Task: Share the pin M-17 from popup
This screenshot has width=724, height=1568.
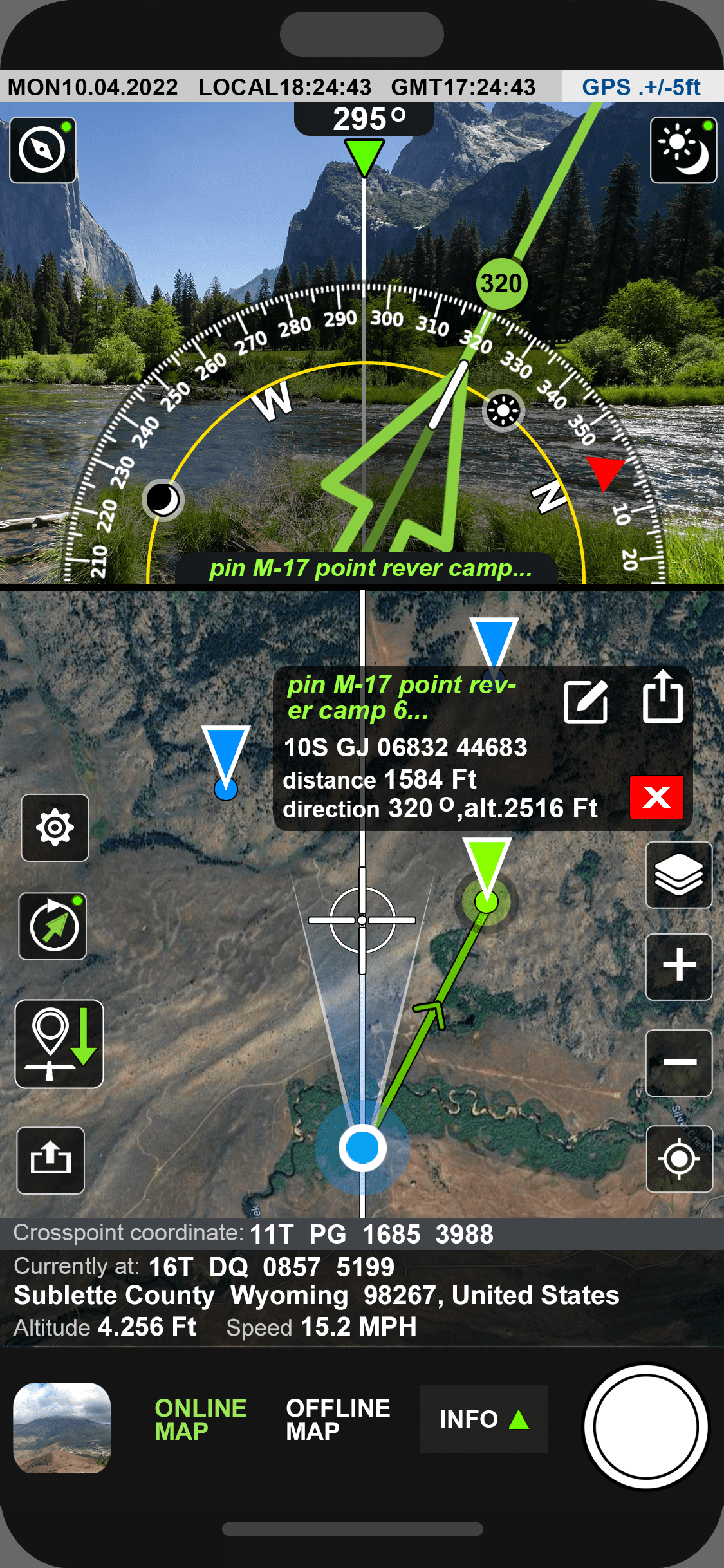Action: 663,698
